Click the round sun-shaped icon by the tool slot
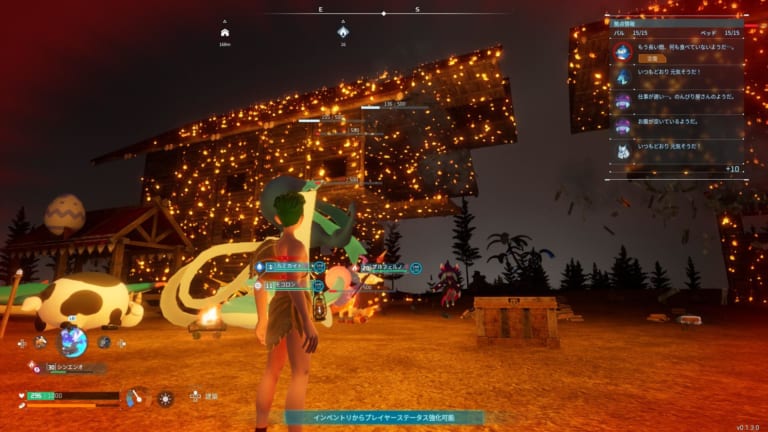The image size is (768, 432). coord(165,398)
